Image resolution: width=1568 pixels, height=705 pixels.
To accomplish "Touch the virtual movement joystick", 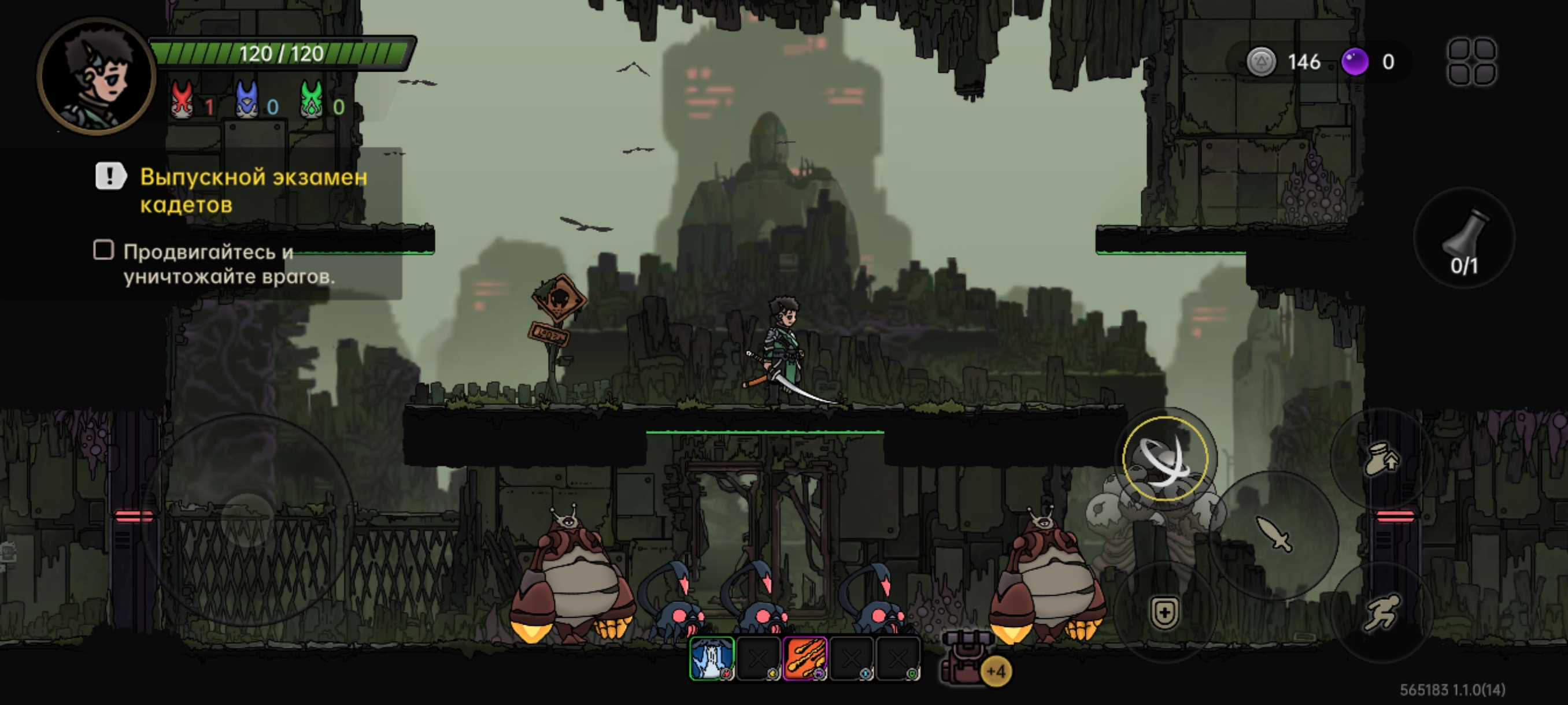I will pyautogui.click(x=249, y=519).
